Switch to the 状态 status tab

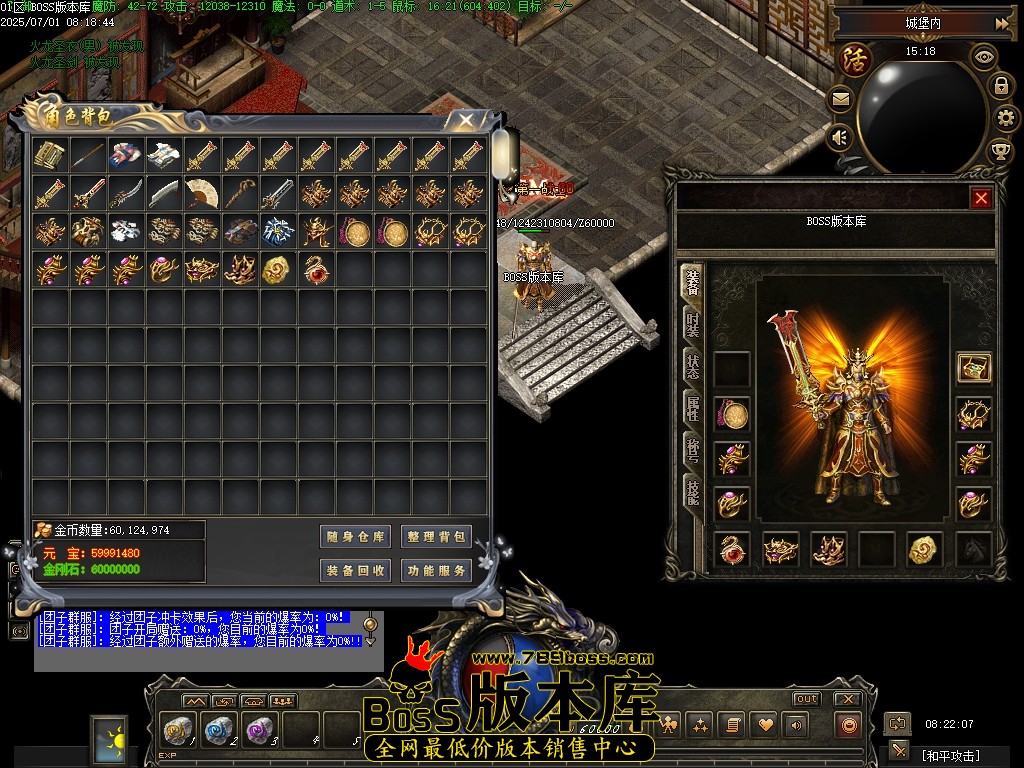pos(692,366)
